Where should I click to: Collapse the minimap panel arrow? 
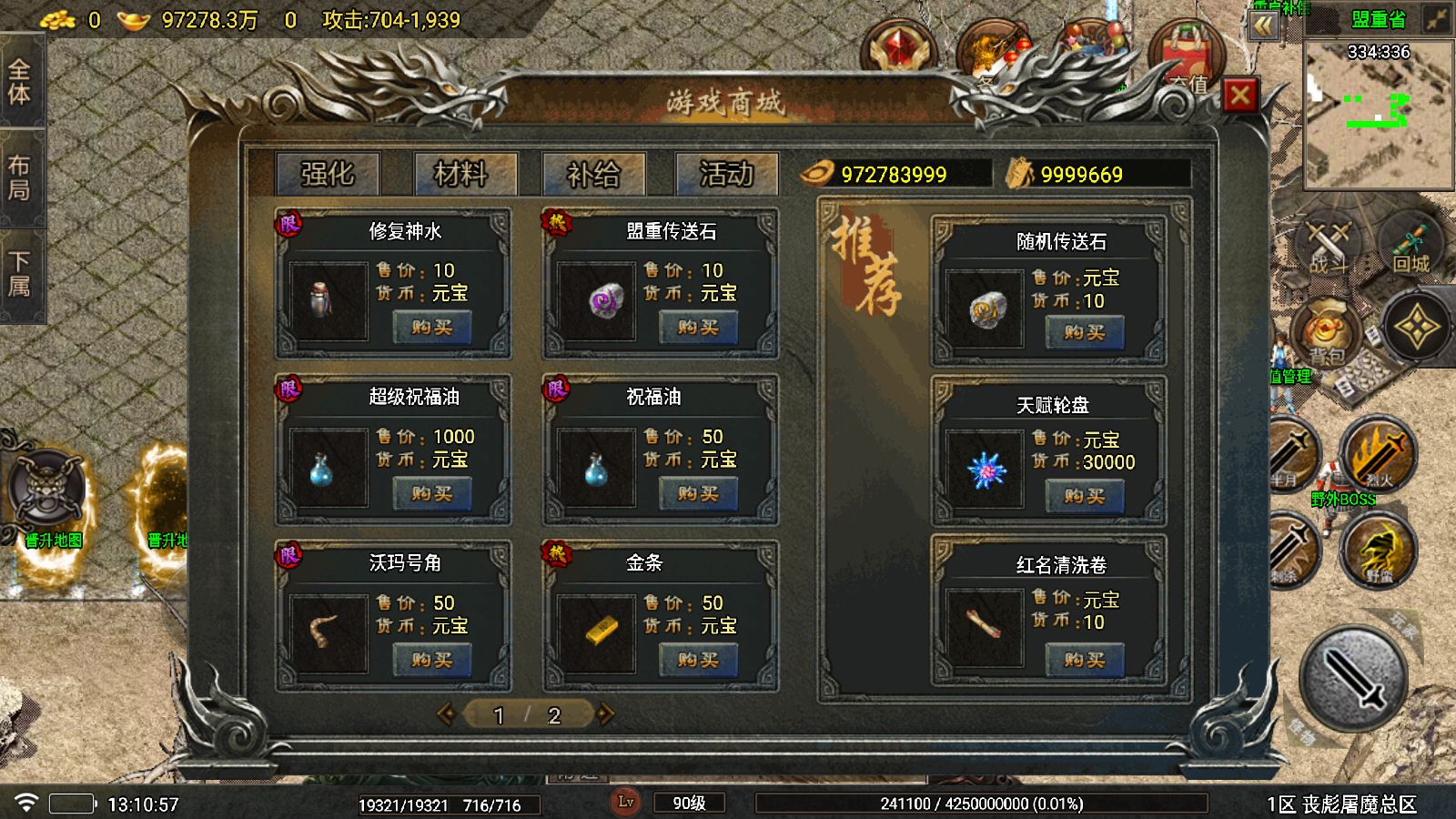pos(1263,27)
